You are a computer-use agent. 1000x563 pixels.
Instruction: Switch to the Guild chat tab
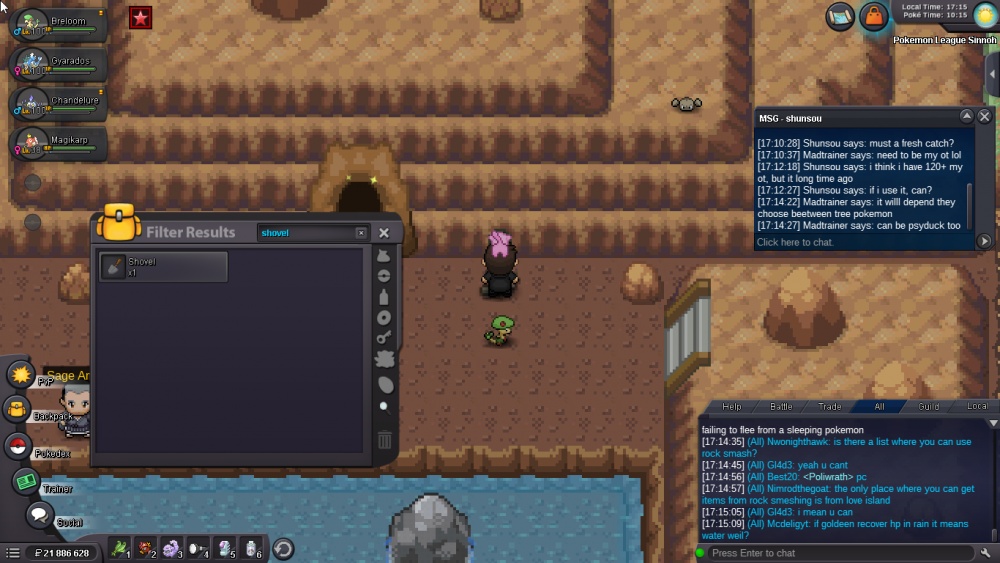[929, 406]
